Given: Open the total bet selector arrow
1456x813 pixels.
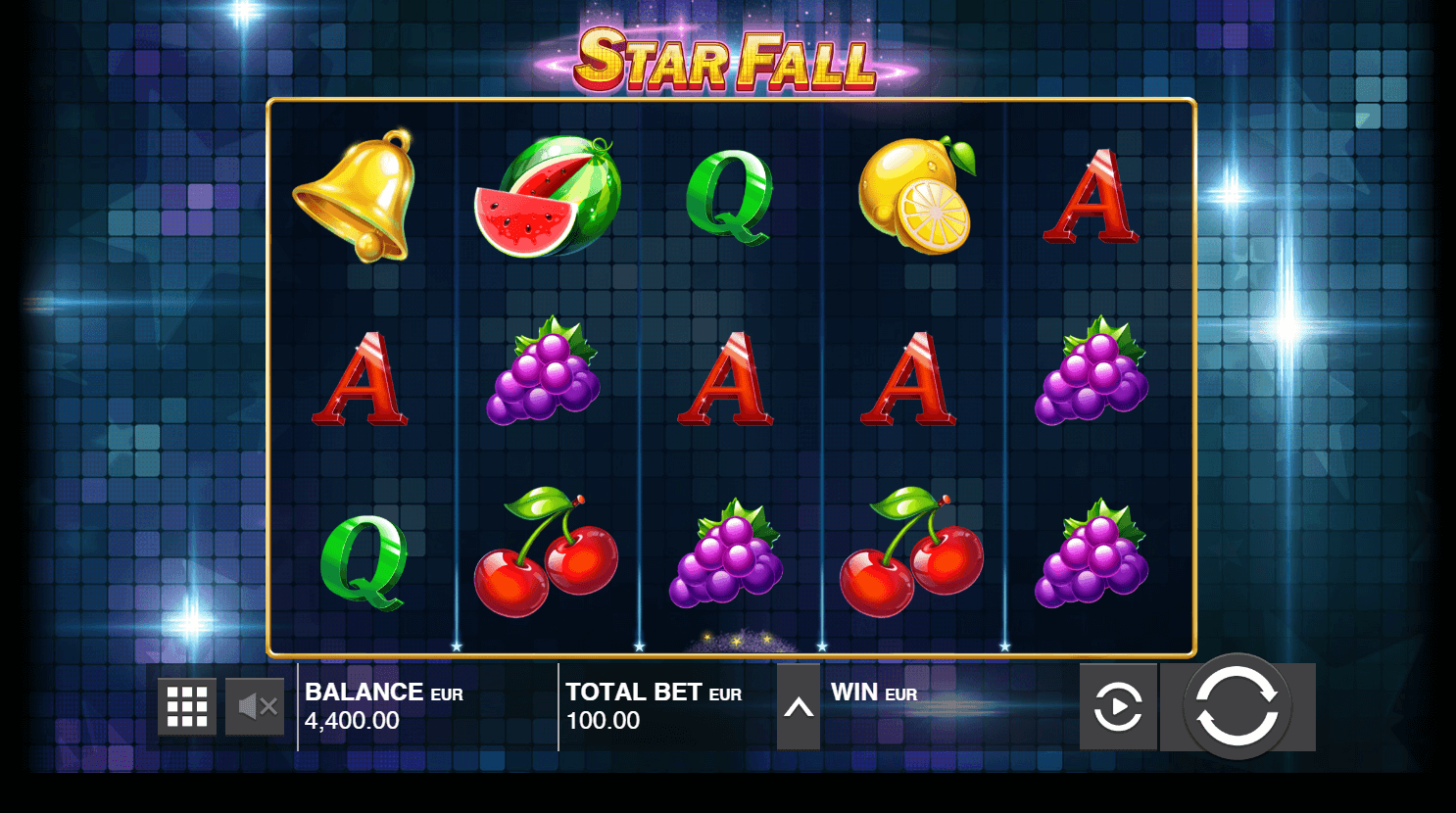Looking at the screenshot, I should point(799,707).
